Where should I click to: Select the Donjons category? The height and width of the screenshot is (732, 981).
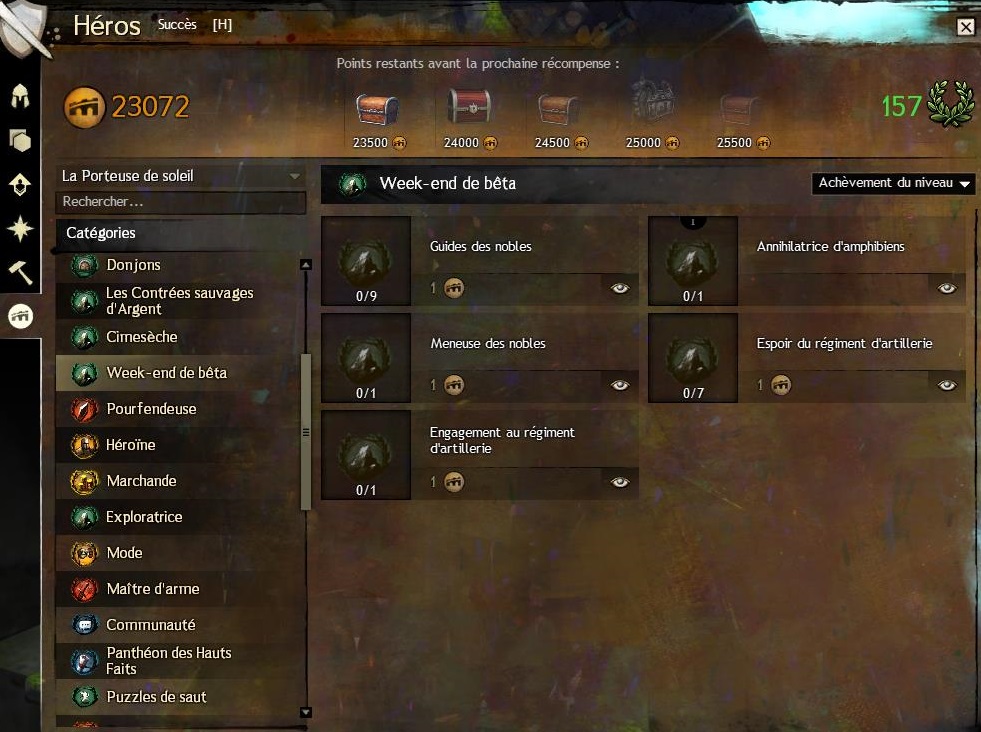tap(133, 265)
